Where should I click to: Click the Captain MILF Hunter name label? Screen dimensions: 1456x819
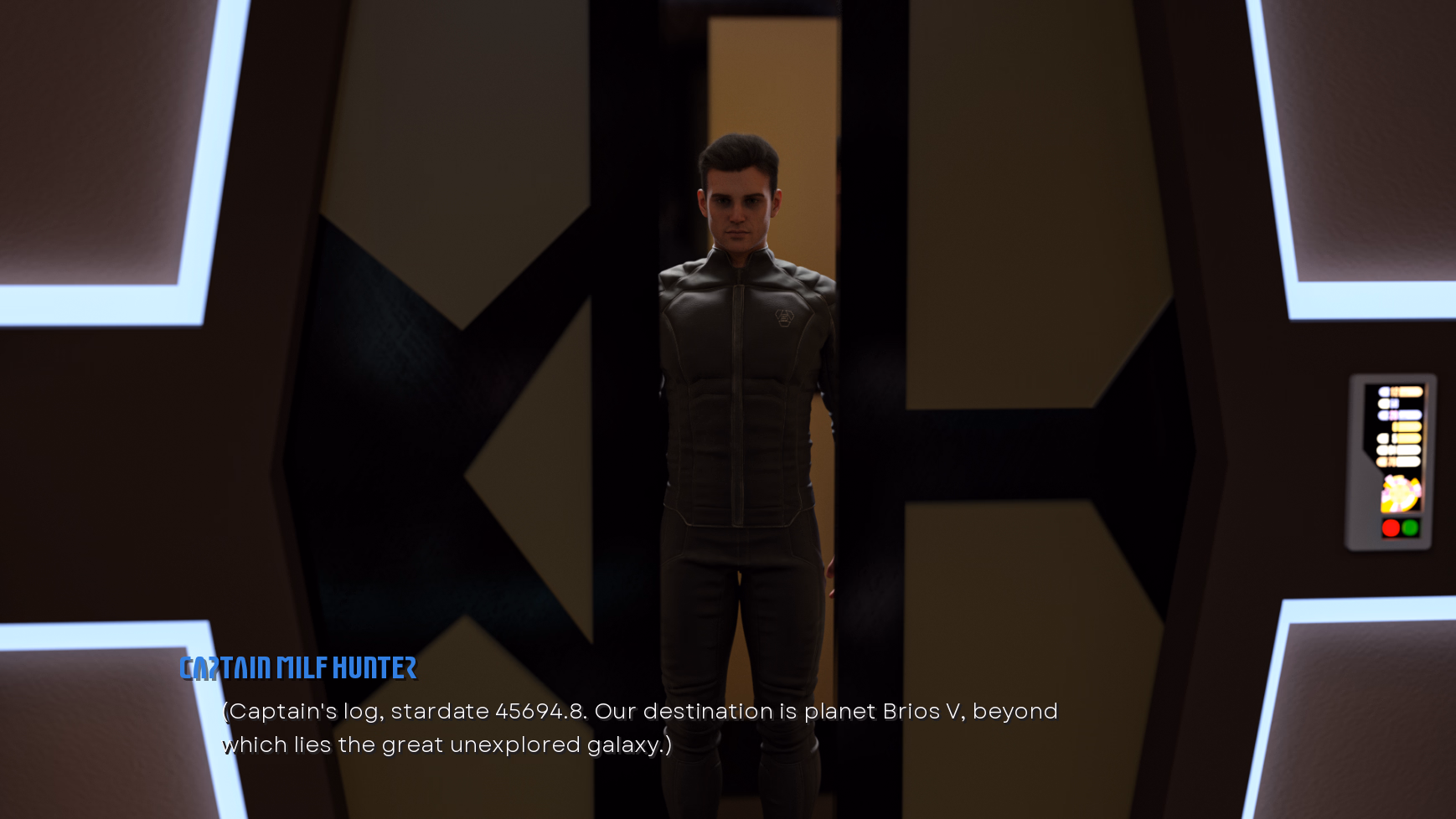coord(299,669)
